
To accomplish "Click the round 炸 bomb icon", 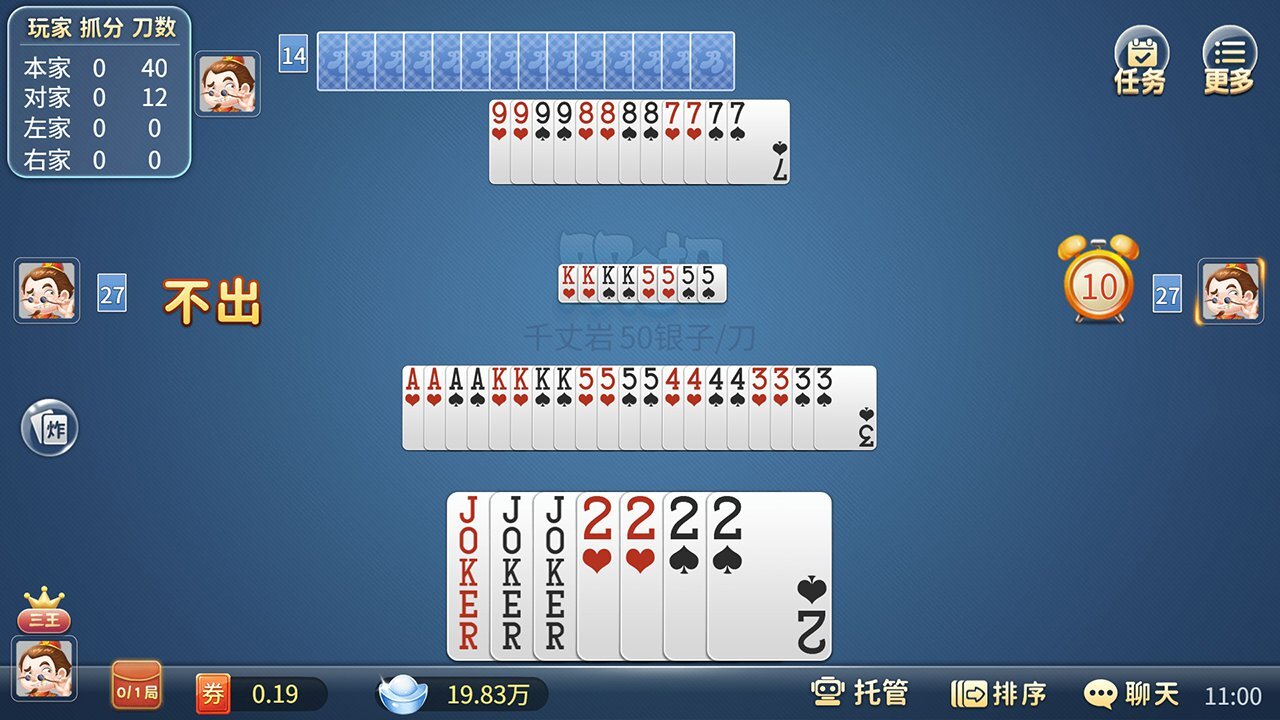I will pos(49,428).
